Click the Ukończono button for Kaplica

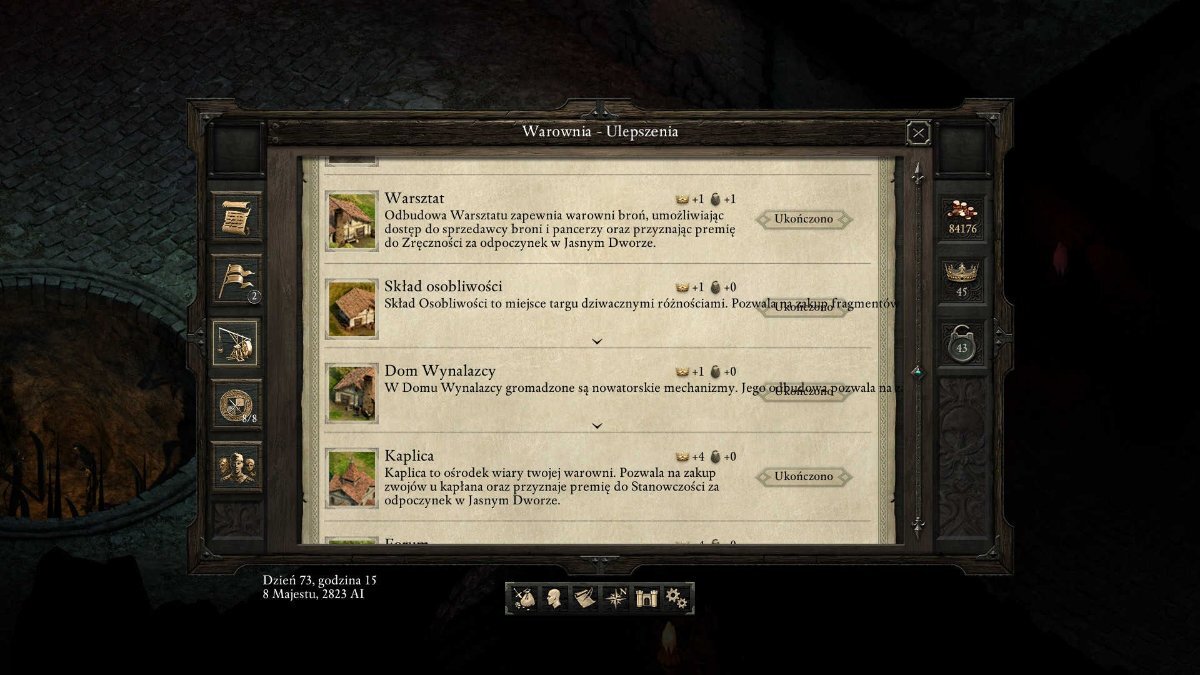804,477
